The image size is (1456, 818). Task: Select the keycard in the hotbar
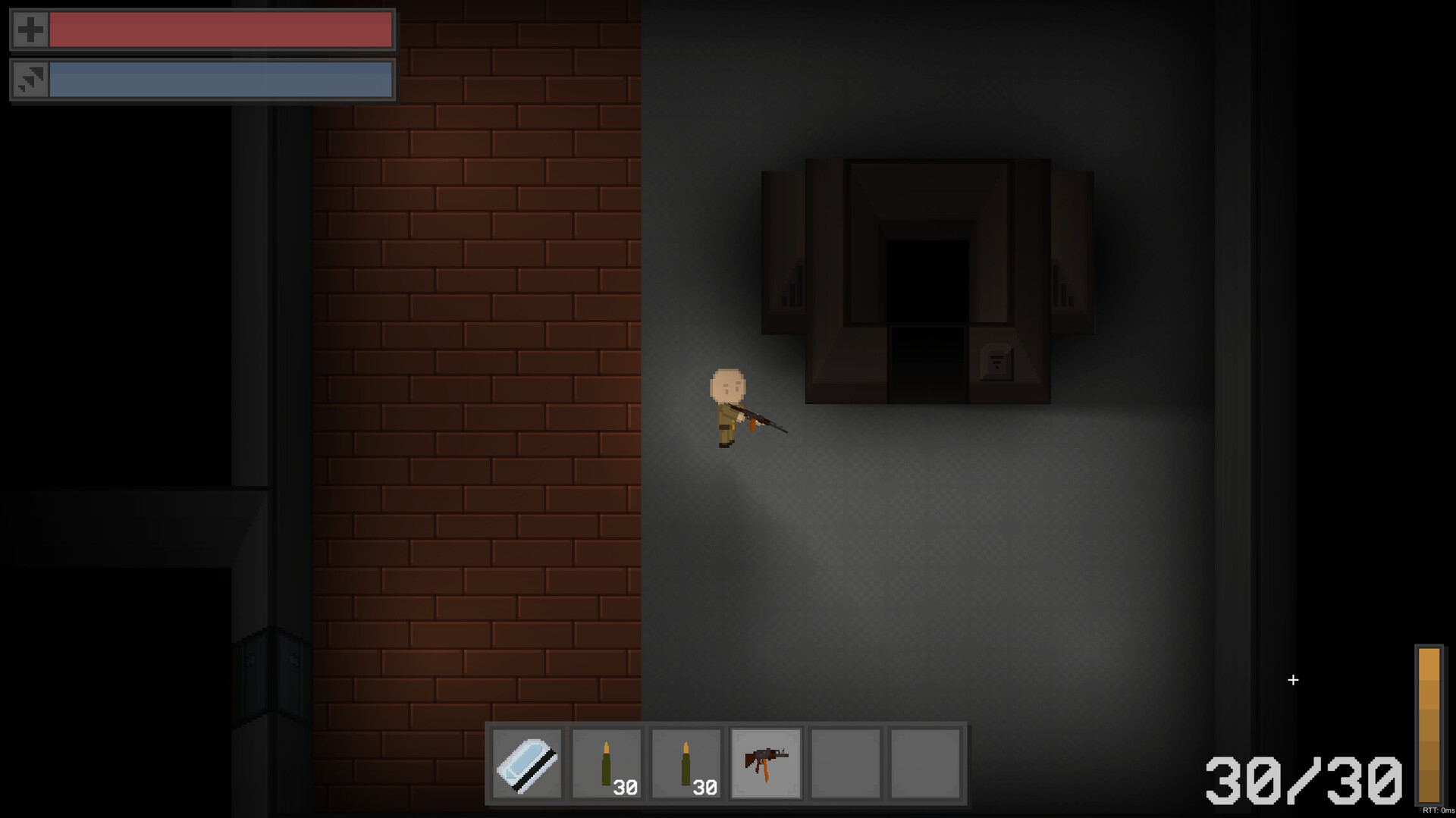point(528,762)
